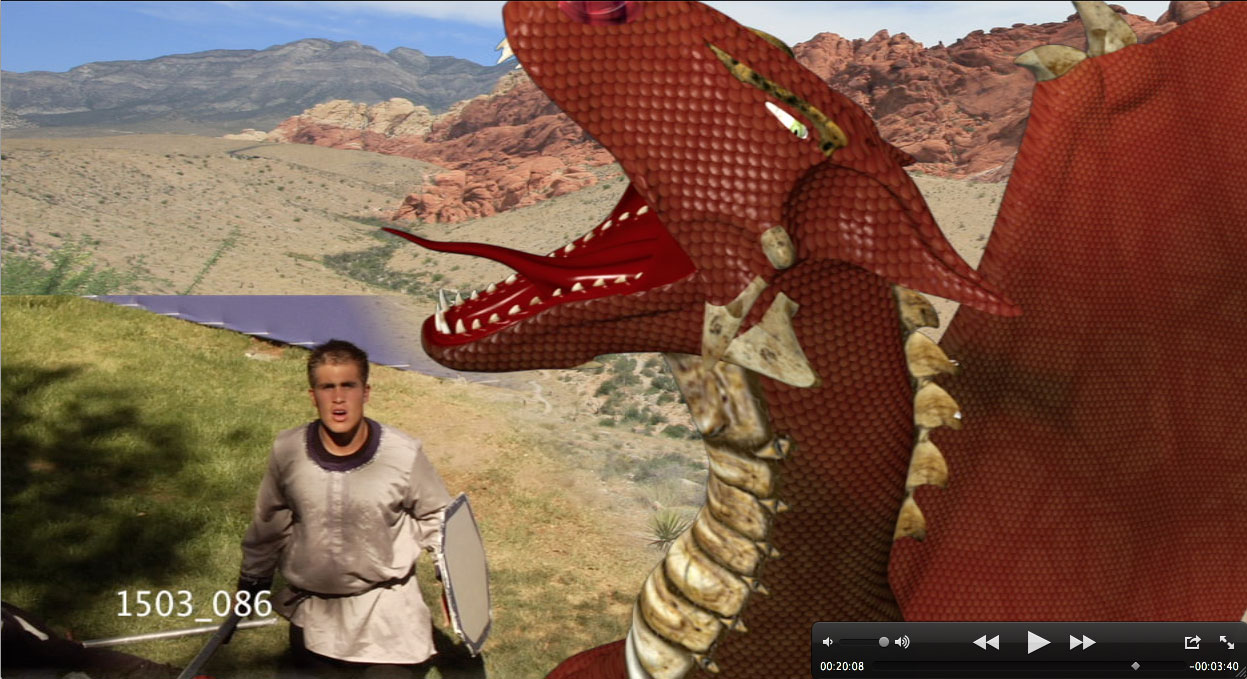Enter fullscreen using the expand arrows icon

(1226, 642)
